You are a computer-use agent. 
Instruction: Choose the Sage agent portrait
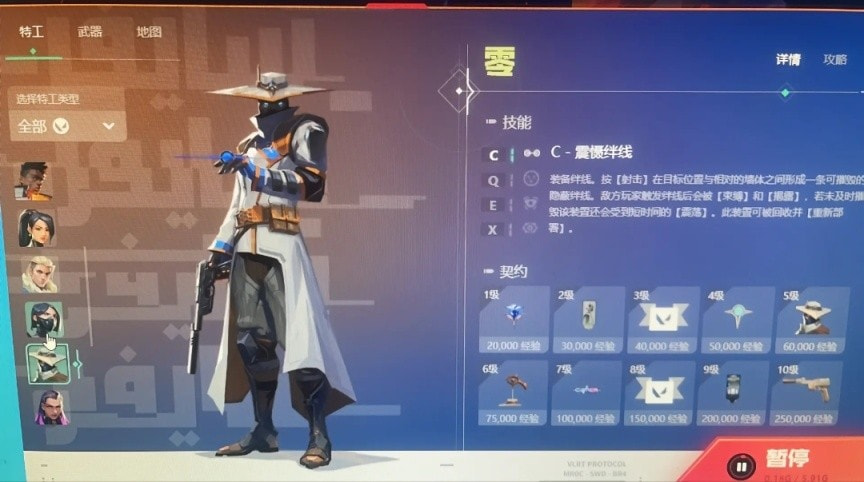[35, 228]
